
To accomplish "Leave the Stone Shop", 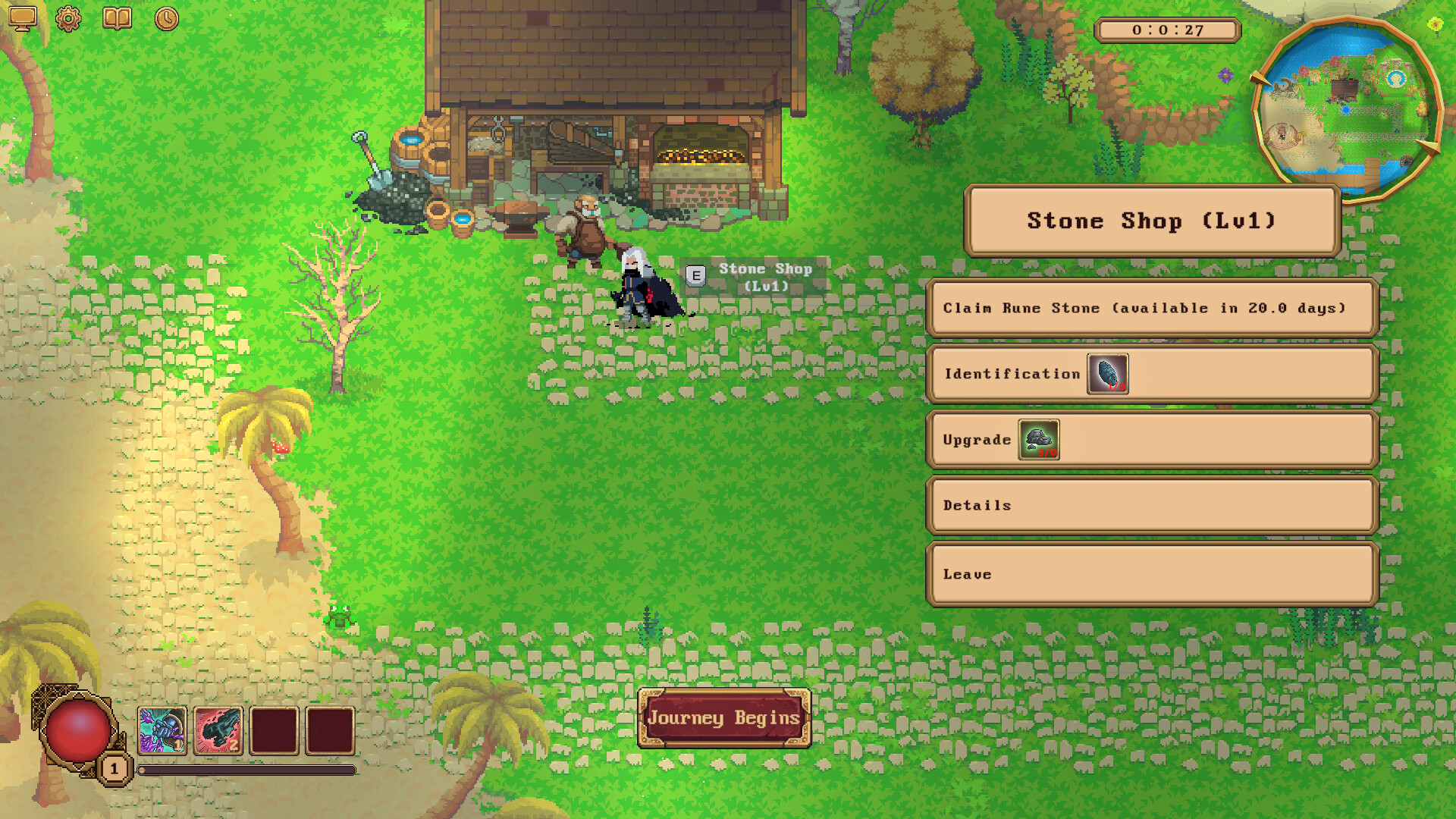I will point(1151,575).
